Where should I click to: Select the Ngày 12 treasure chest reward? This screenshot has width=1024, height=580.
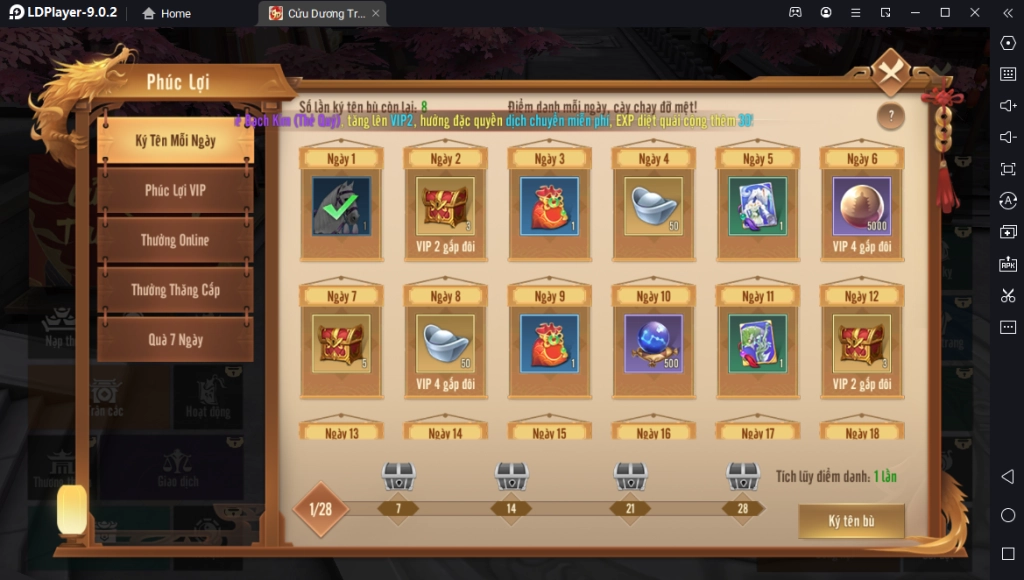point(861,344)
